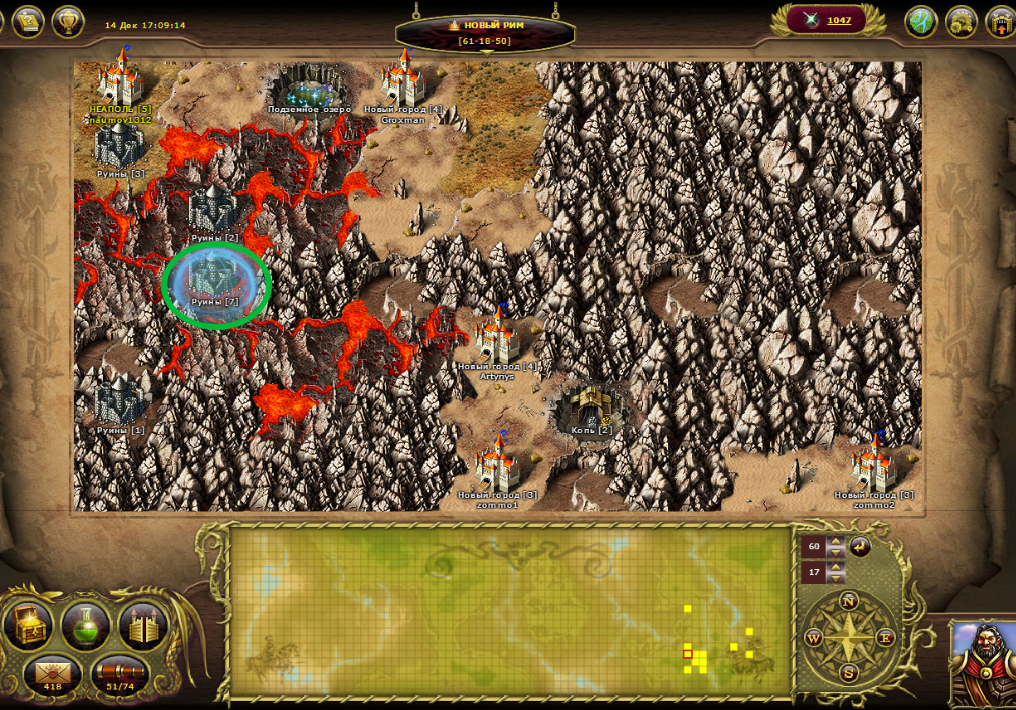Viewport: 1016px width, 710px height.
Task: Move the map east with compass E
Action: point(885,637)
